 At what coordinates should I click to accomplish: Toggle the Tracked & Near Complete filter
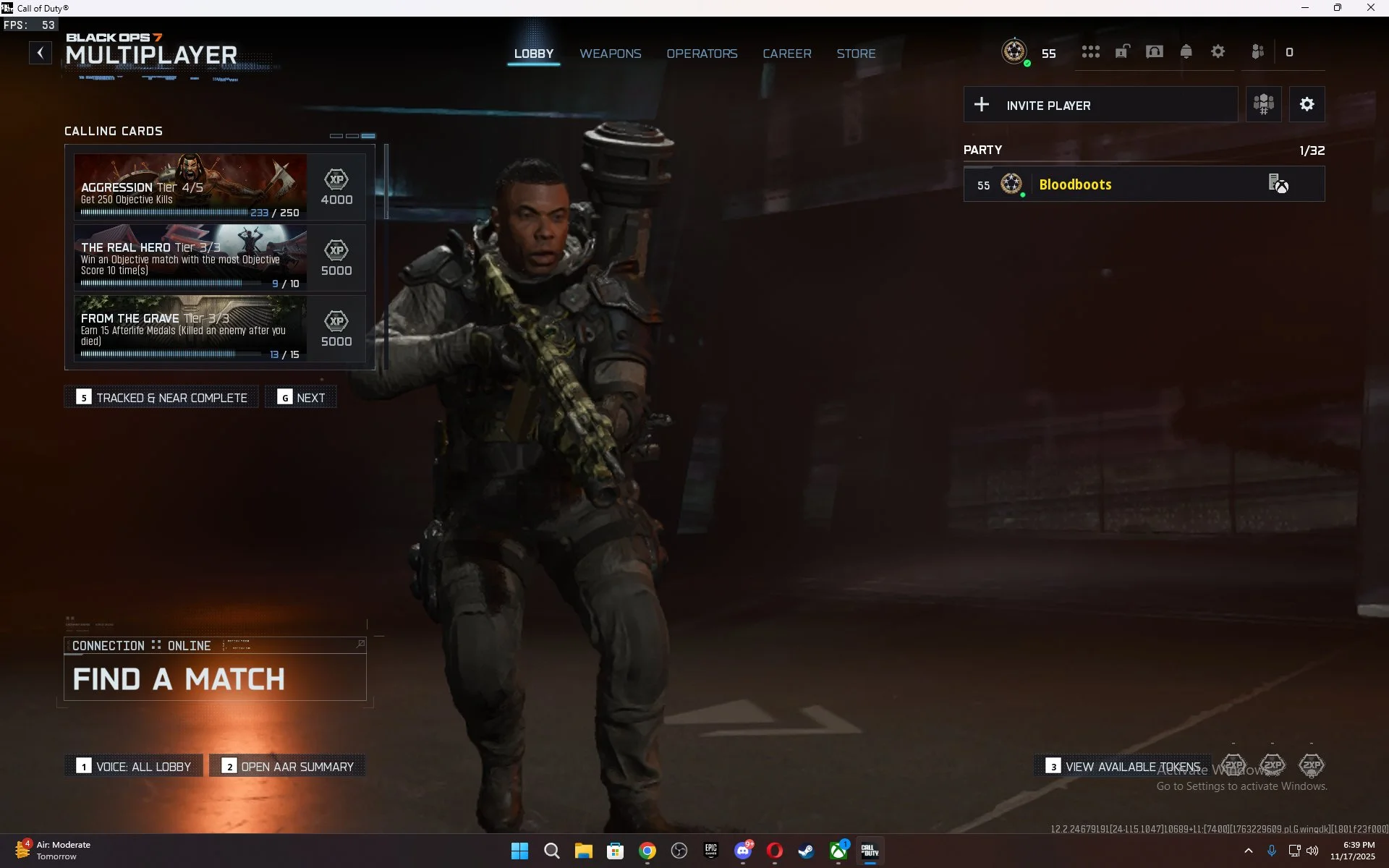[161, 396]
